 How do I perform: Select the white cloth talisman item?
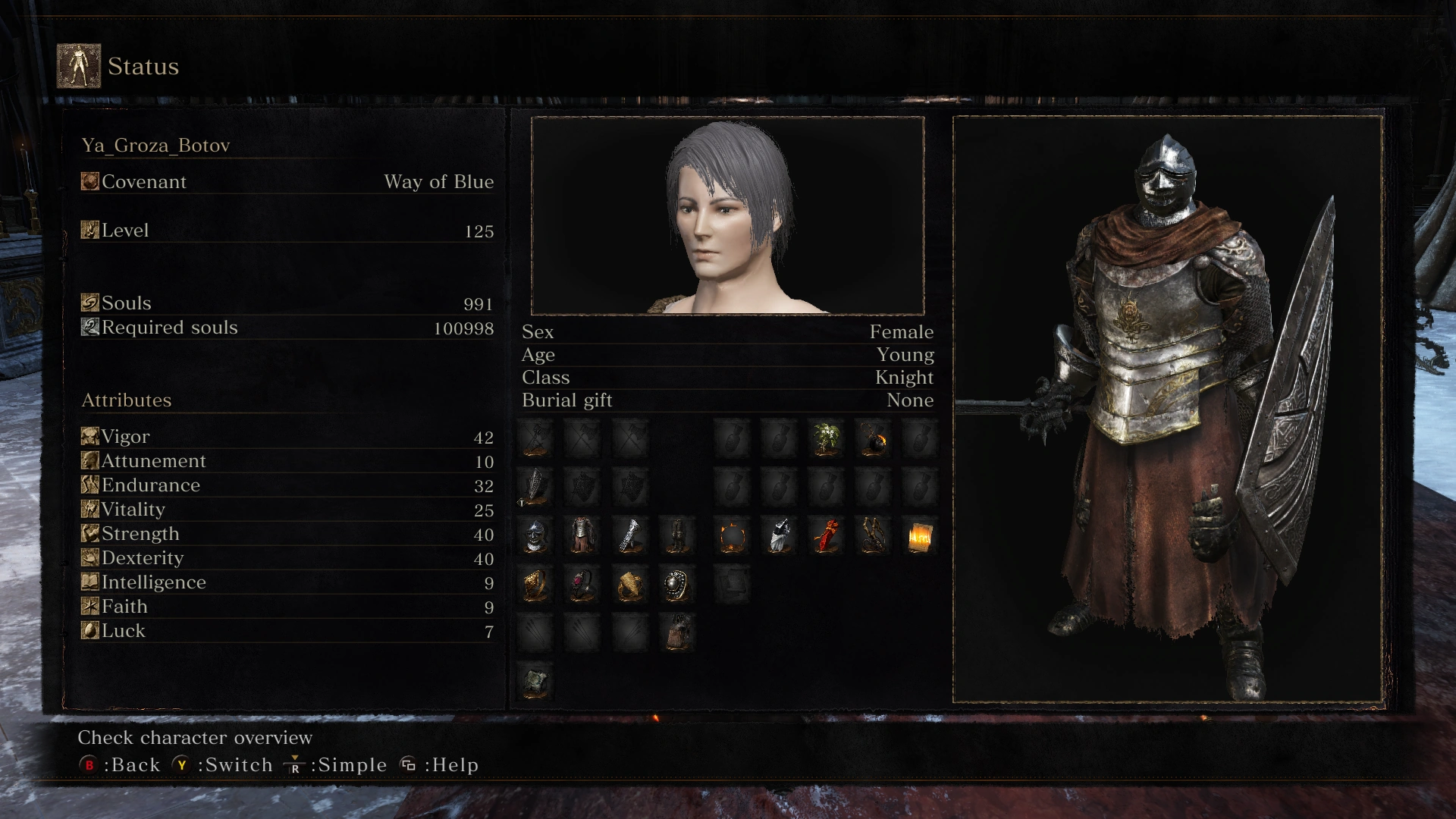[779, 536]
